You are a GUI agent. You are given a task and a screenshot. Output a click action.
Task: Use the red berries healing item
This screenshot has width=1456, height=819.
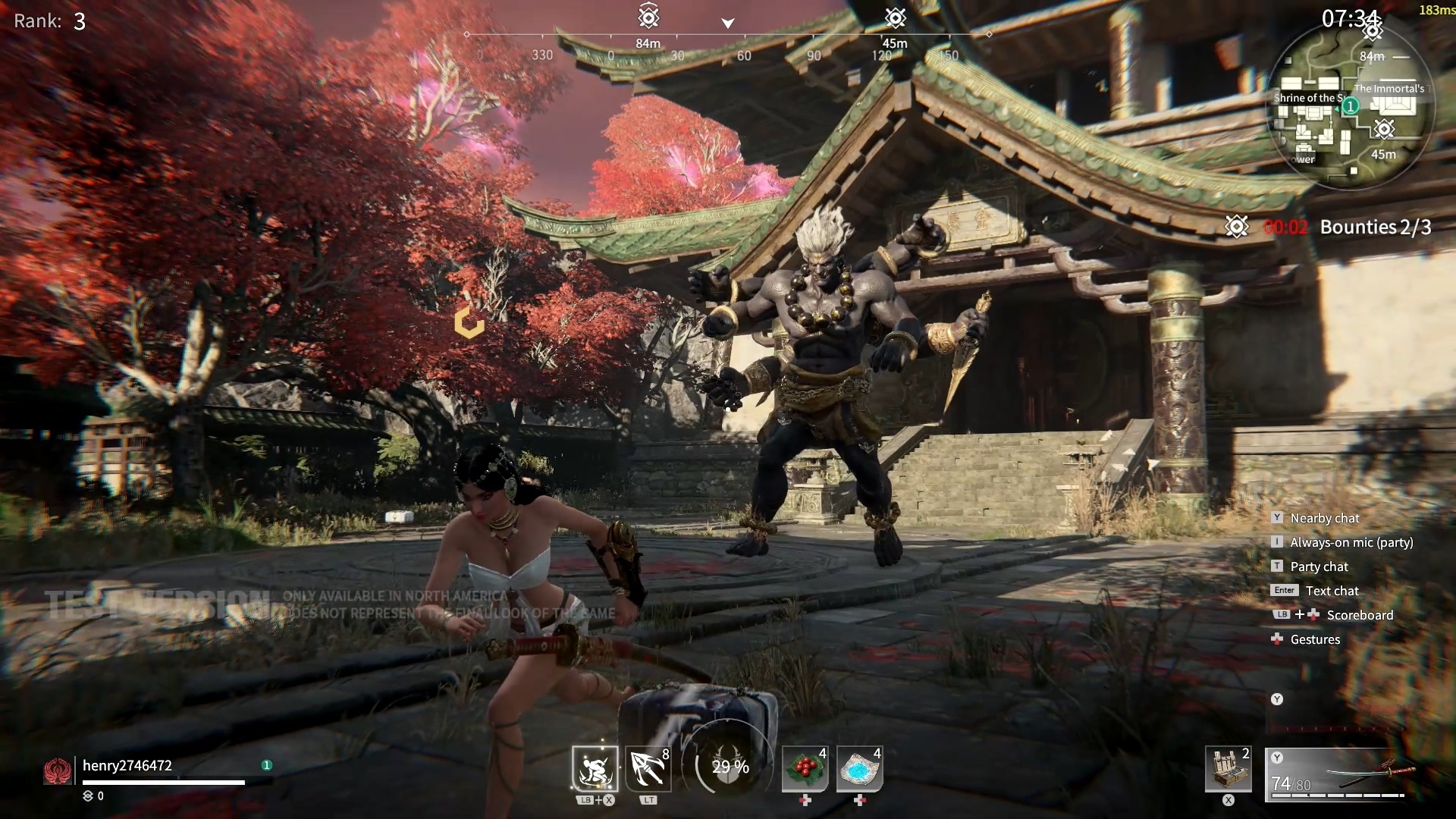(805, 769)
